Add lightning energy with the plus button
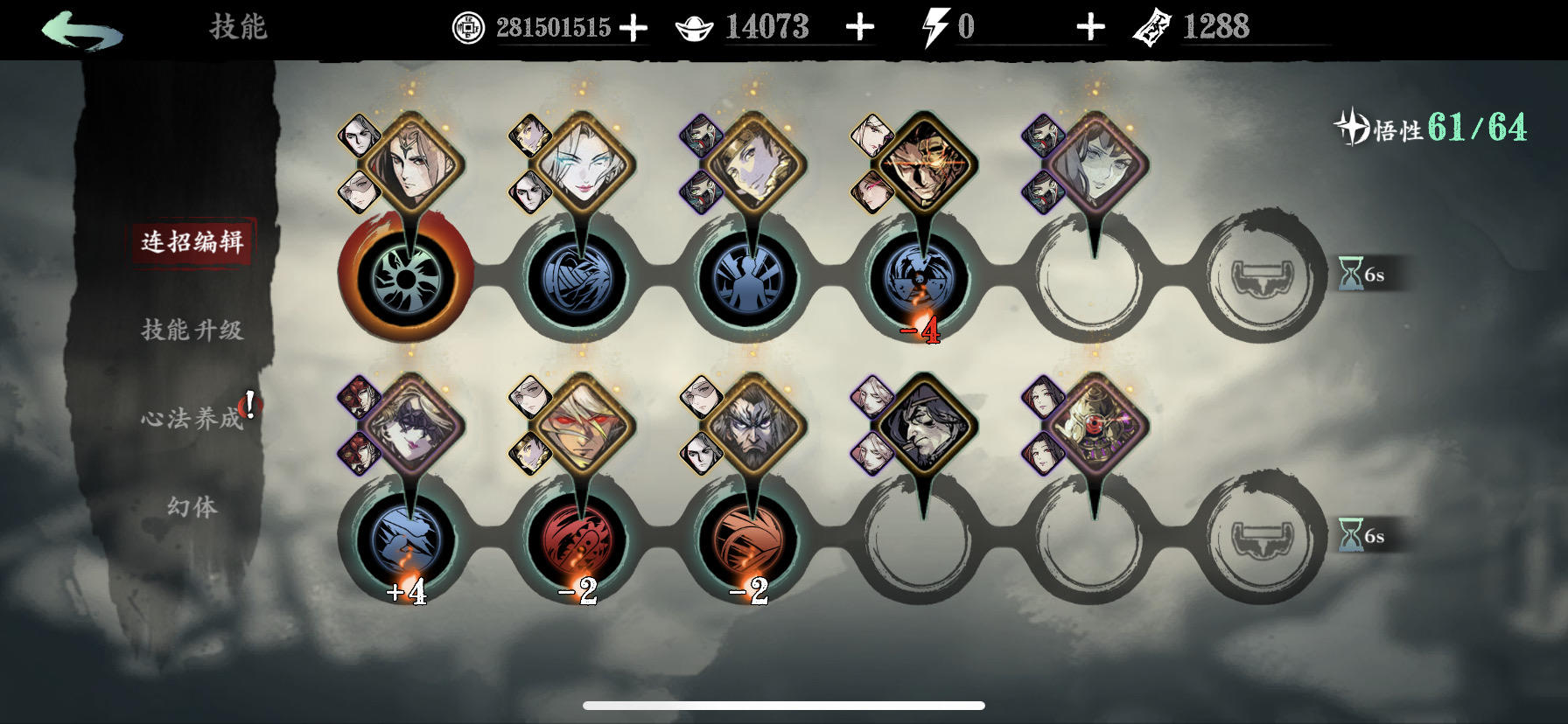The width and height of the screenshot is (1568, 724). [1090, 28]
